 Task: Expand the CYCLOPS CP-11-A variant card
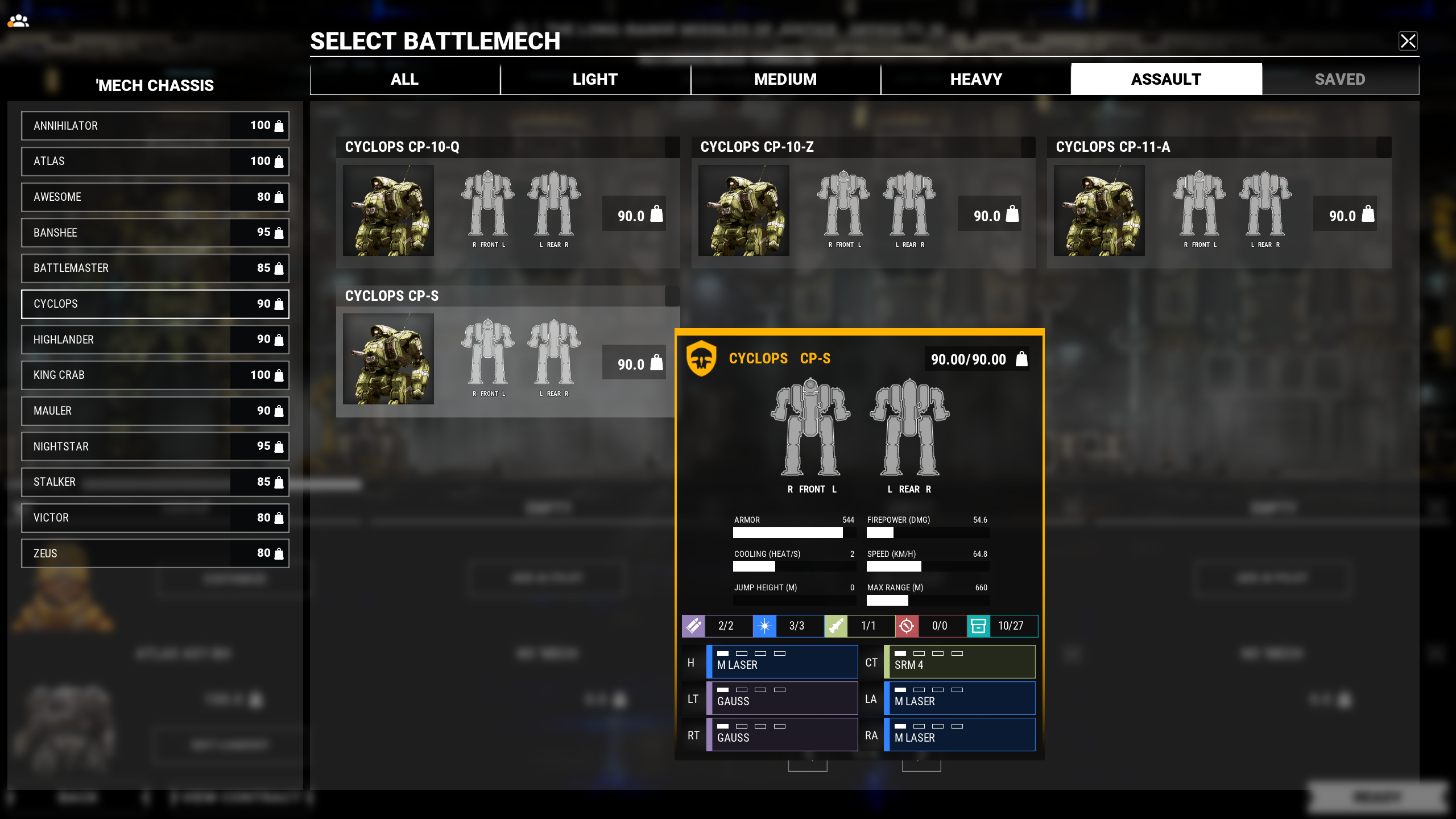1218,147
